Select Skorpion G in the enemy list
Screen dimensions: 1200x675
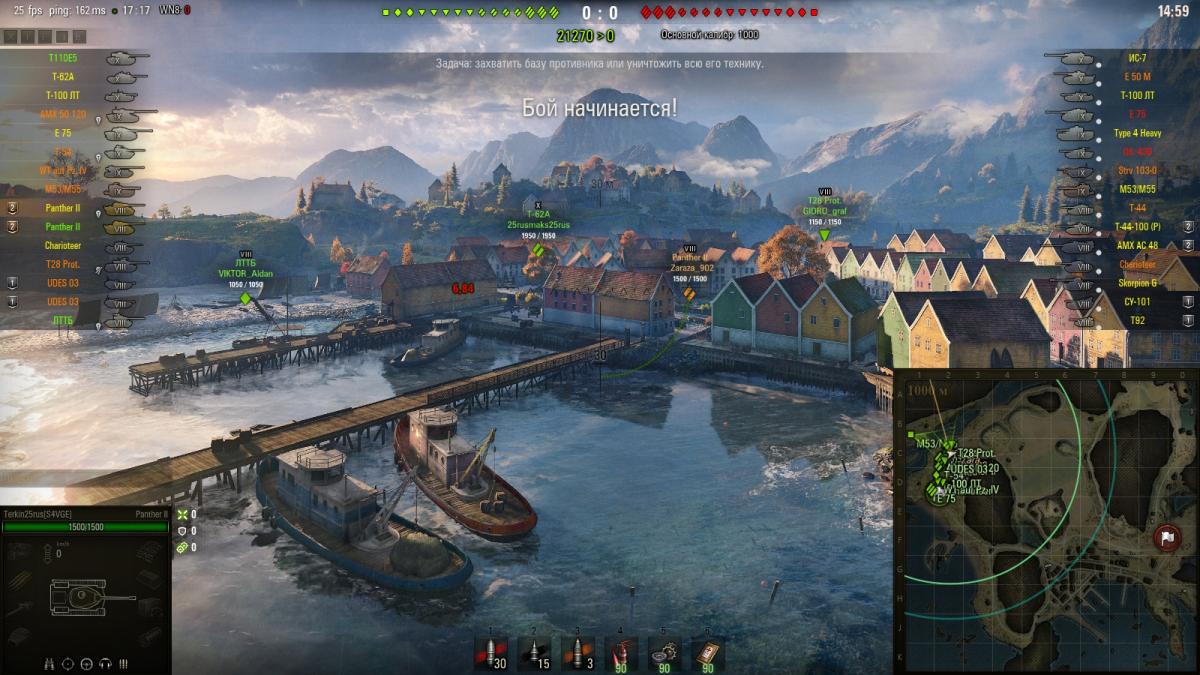point(1137,282)
